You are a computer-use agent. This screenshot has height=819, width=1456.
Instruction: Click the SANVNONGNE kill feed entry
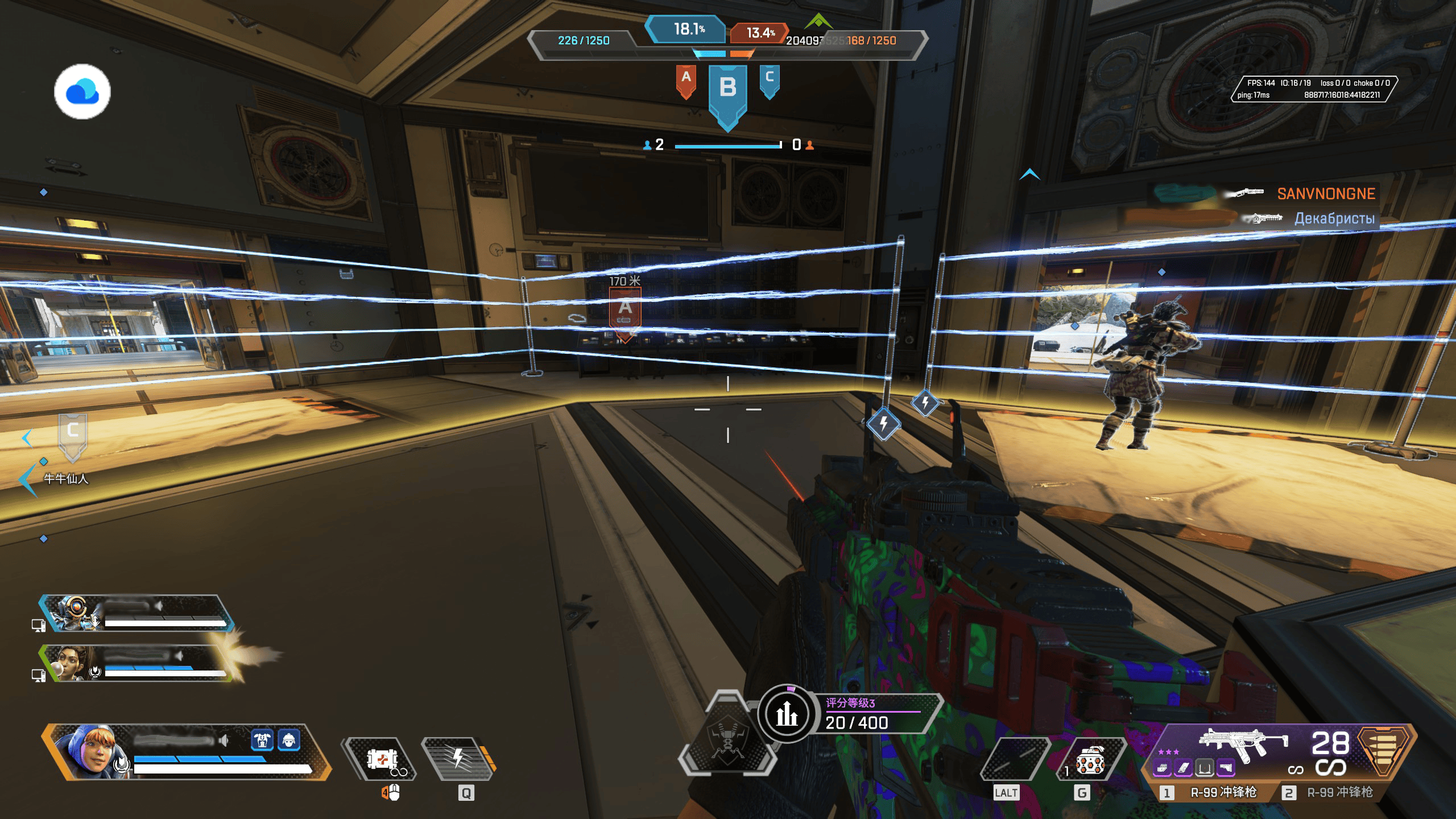point(1325,194)
